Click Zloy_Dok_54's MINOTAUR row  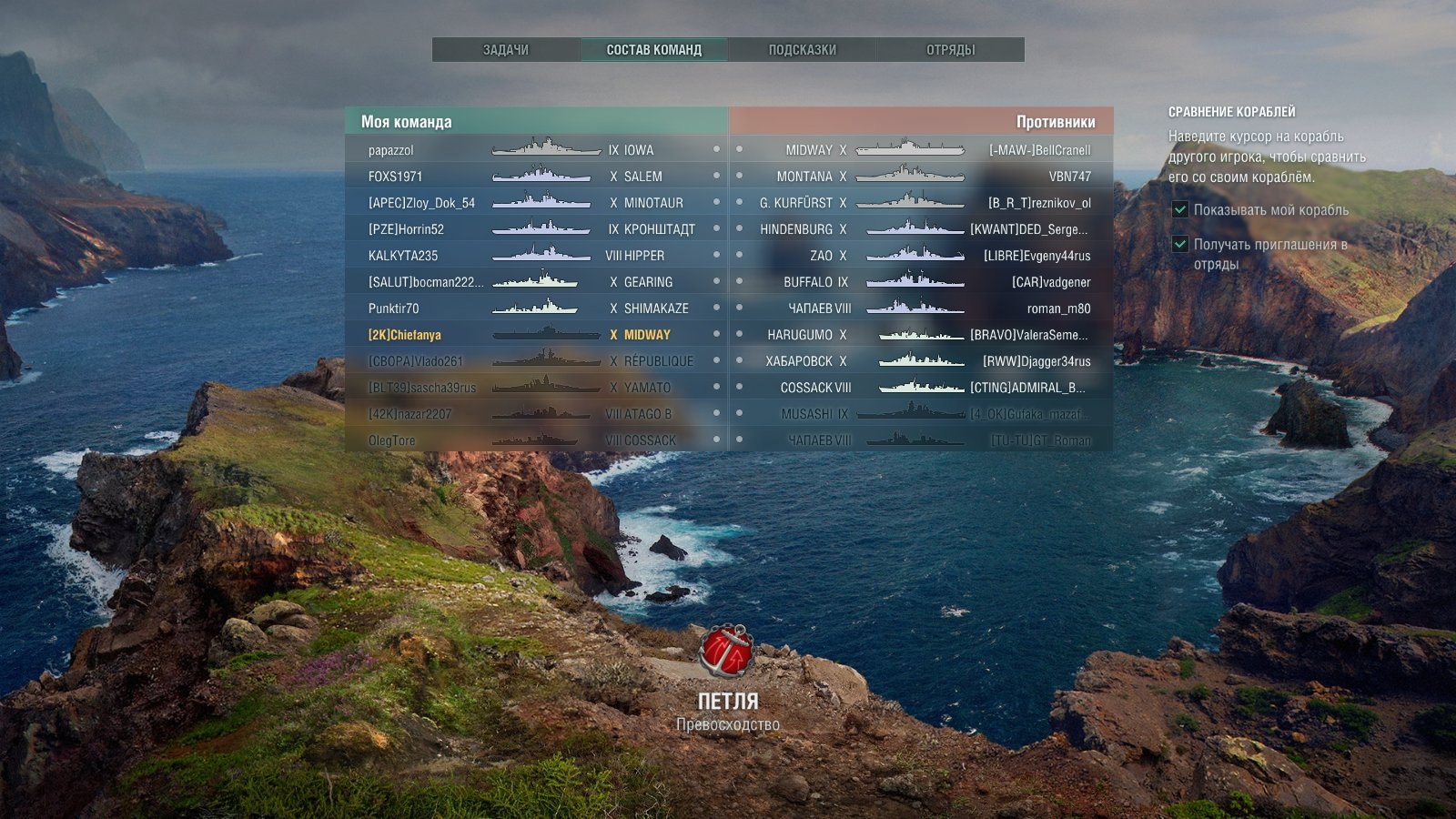point(536,203)
